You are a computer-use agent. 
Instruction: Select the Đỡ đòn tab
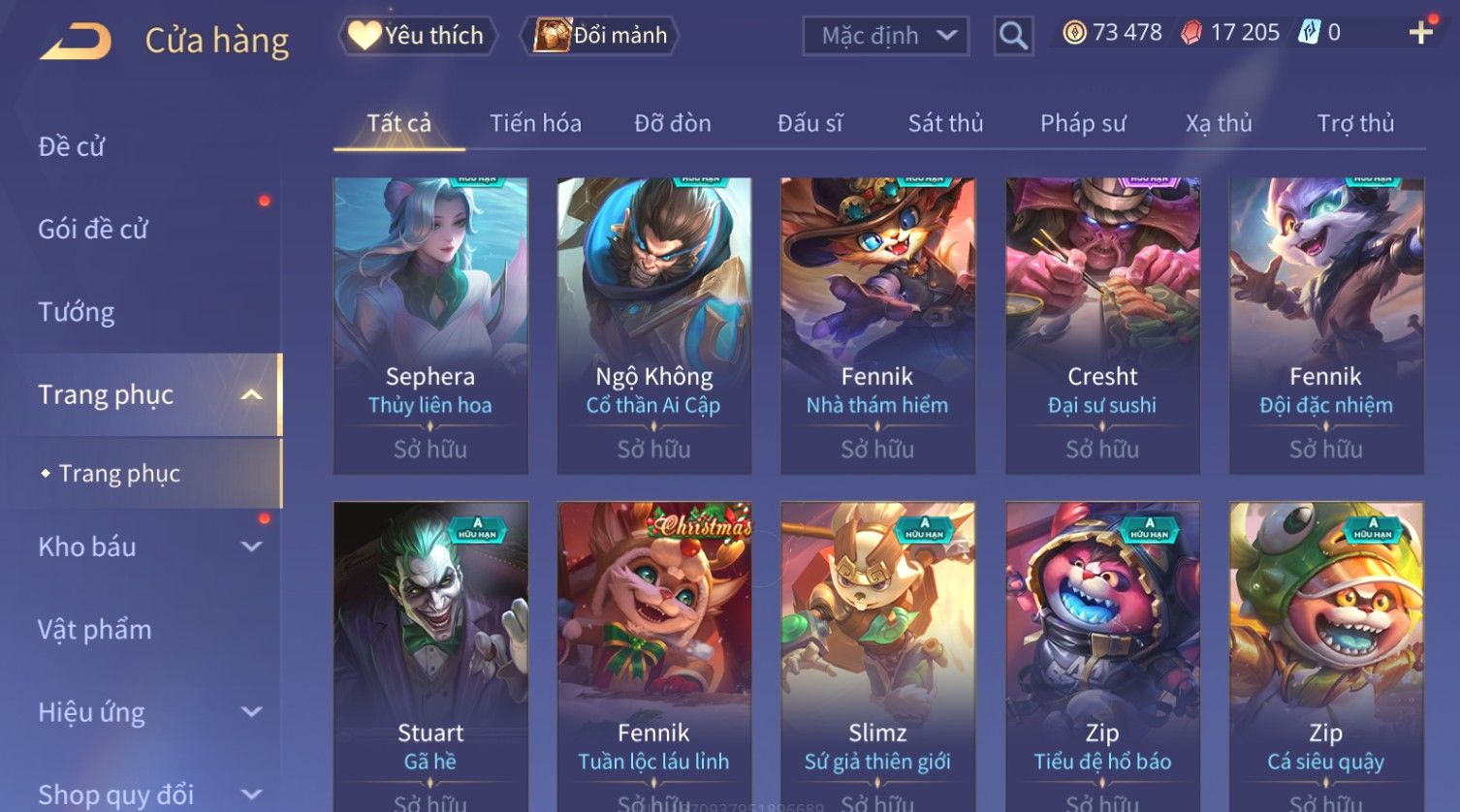coord(673,123)
